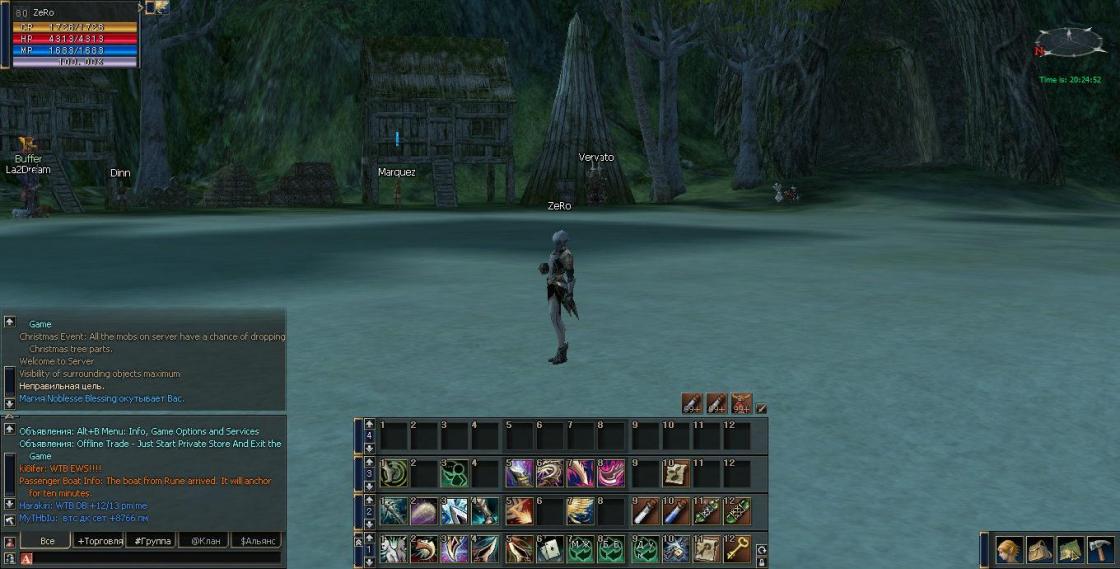Click the hotbar rotate arrow button
This screenshot has width=1120, height=569.
(x=762, y=549)
